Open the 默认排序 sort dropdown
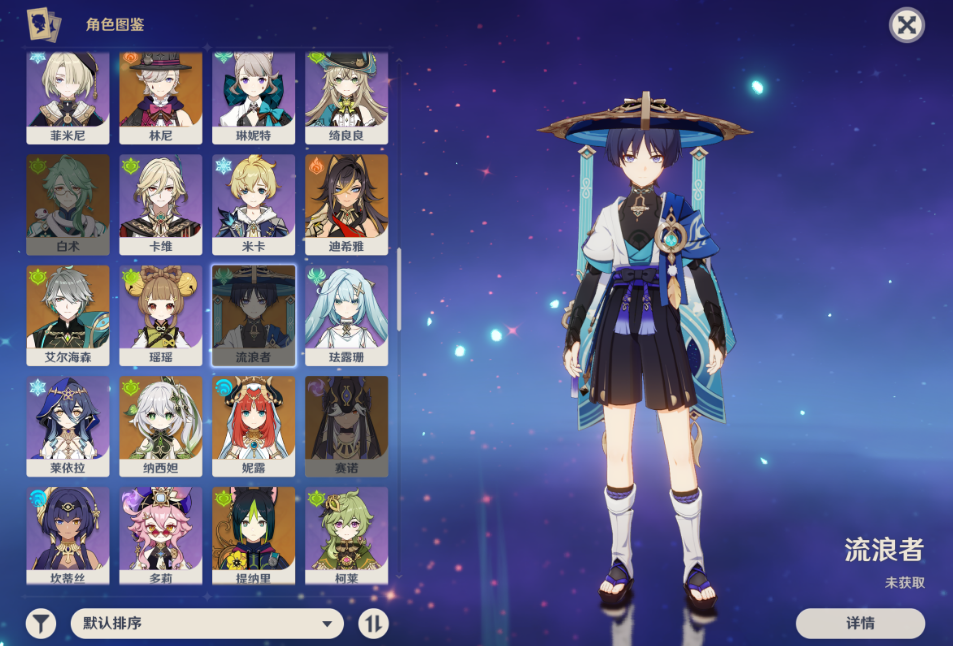This screenshot has width=953, height=646. 207,624
